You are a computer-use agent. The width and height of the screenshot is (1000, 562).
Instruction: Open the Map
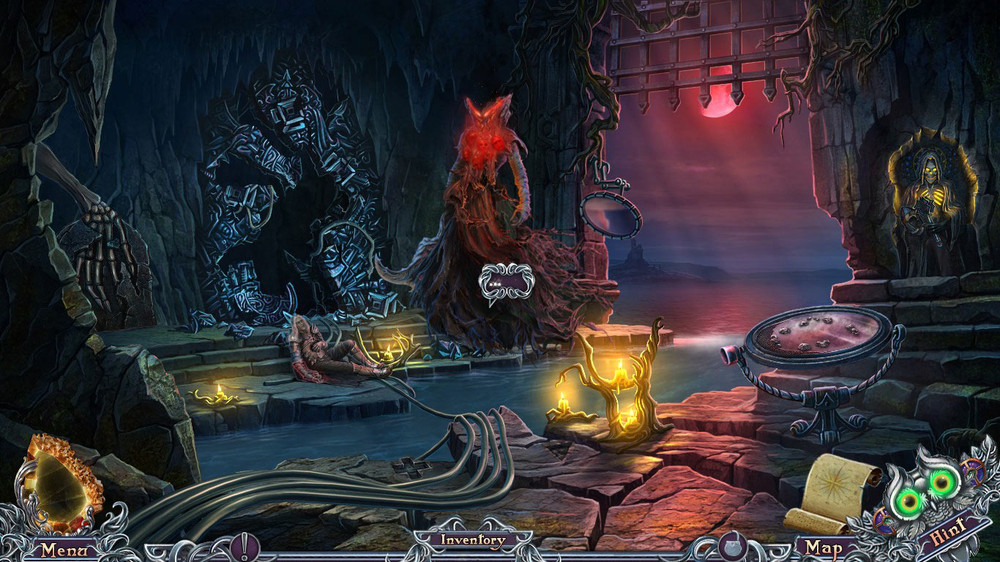point(824,548)
